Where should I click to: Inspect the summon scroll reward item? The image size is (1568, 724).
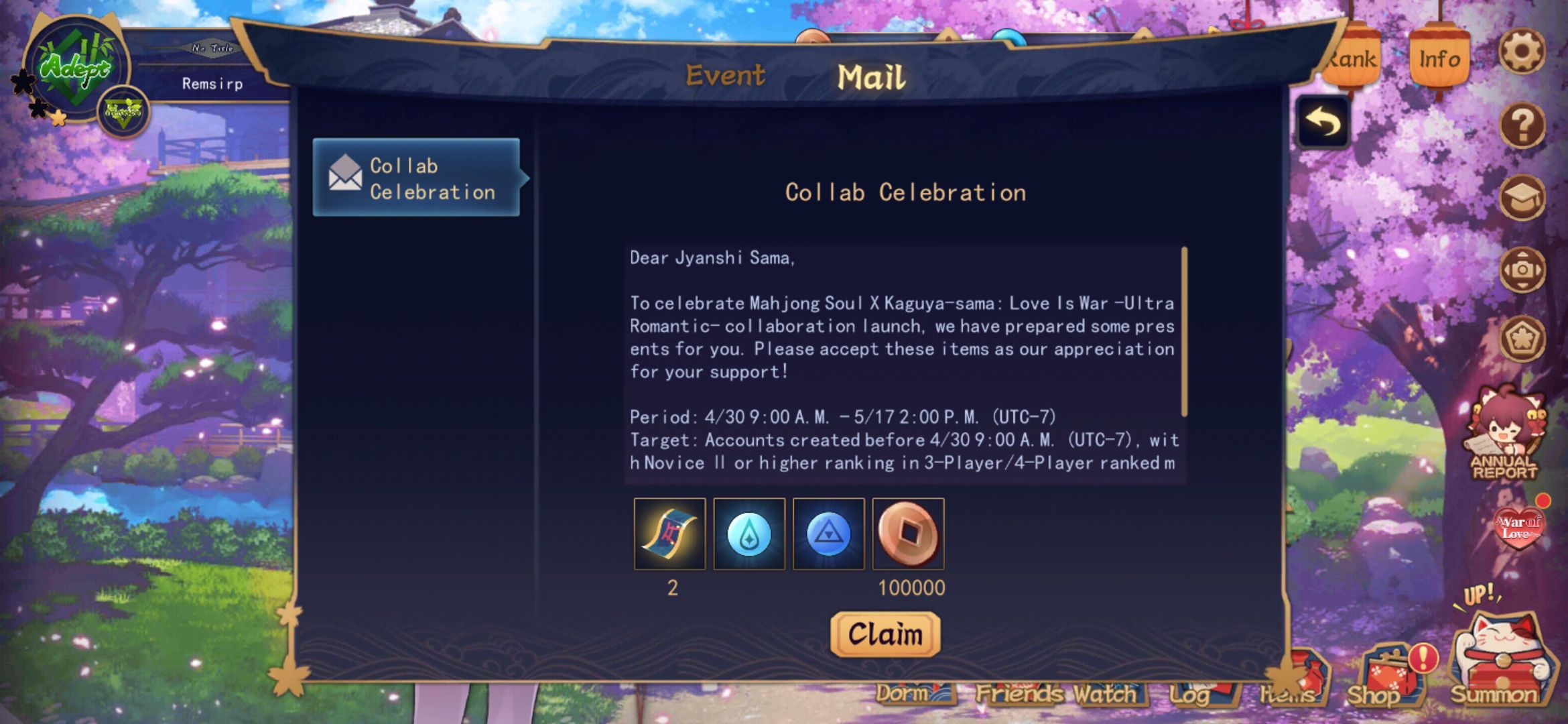coord(669,534)
